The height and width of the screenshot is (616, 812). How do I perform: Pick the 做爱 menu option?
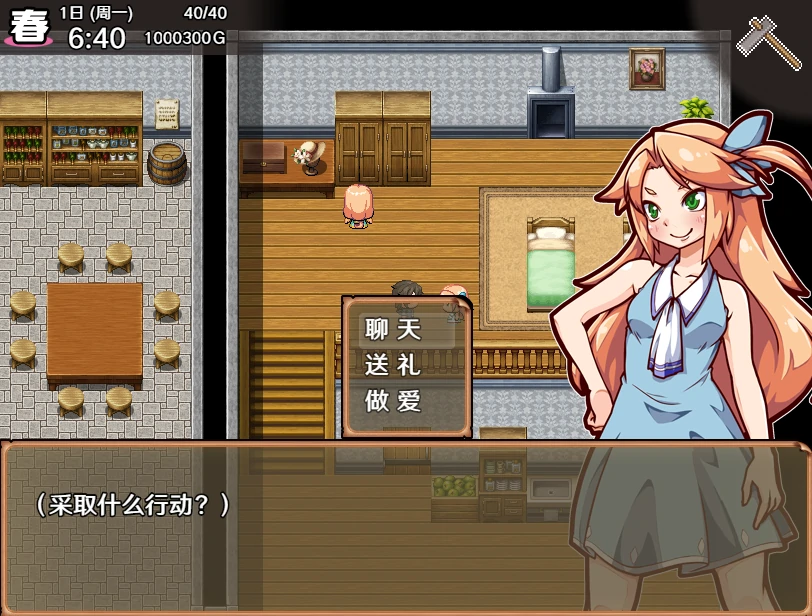pos(394,401)
